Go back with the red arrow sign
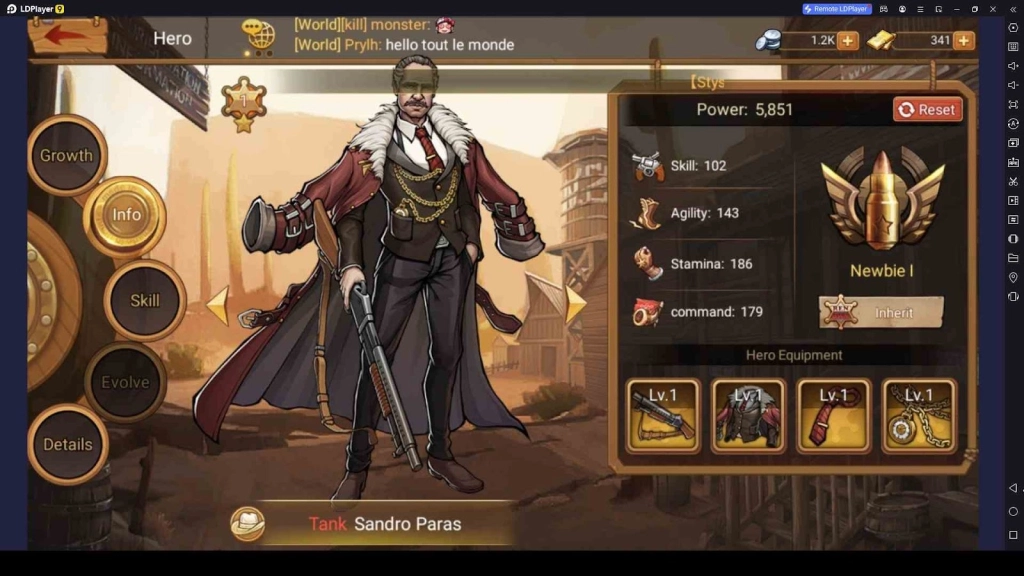 coord(67,35)
